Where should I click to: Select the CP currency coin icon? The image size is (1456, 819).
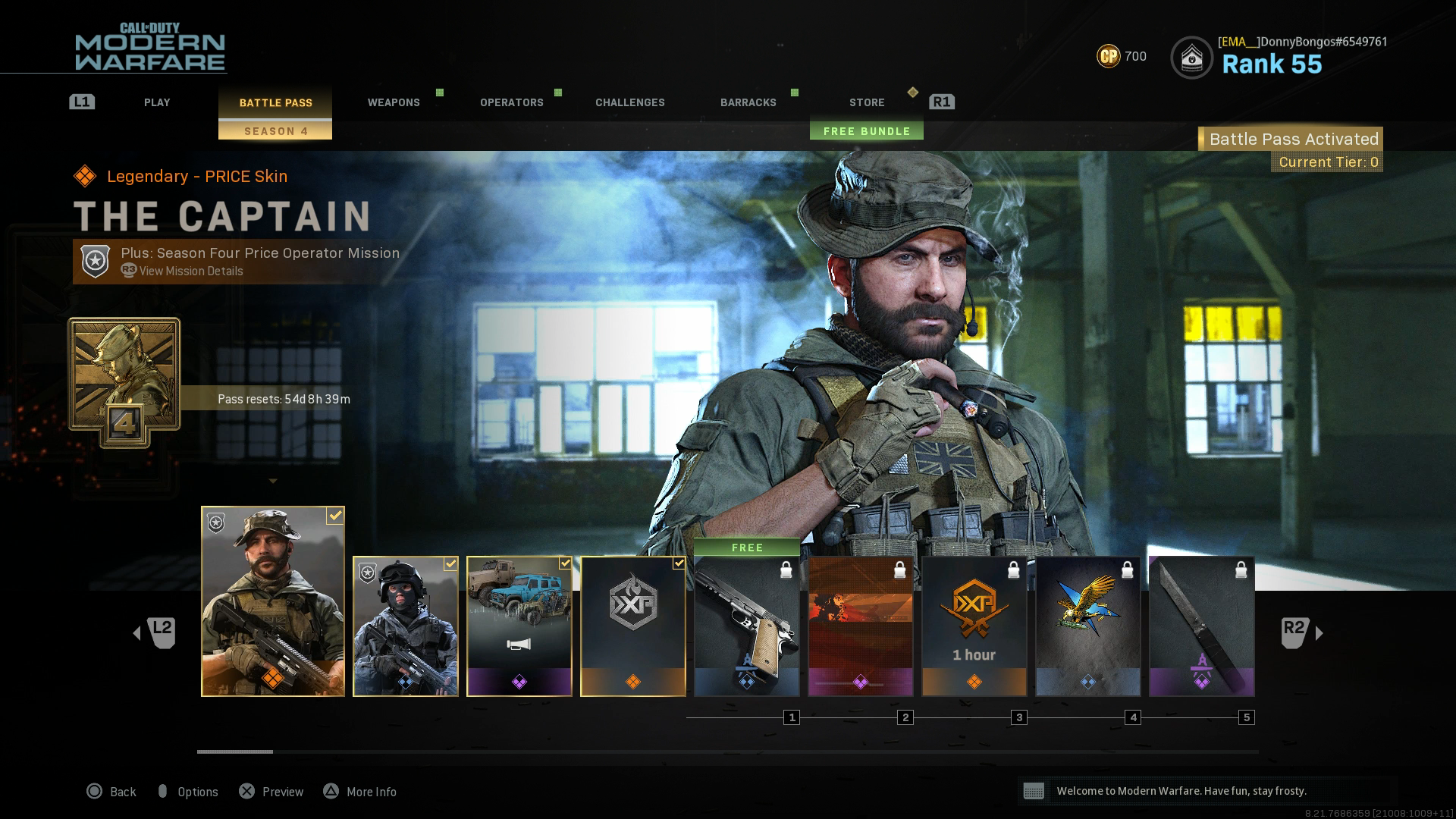1107,56
